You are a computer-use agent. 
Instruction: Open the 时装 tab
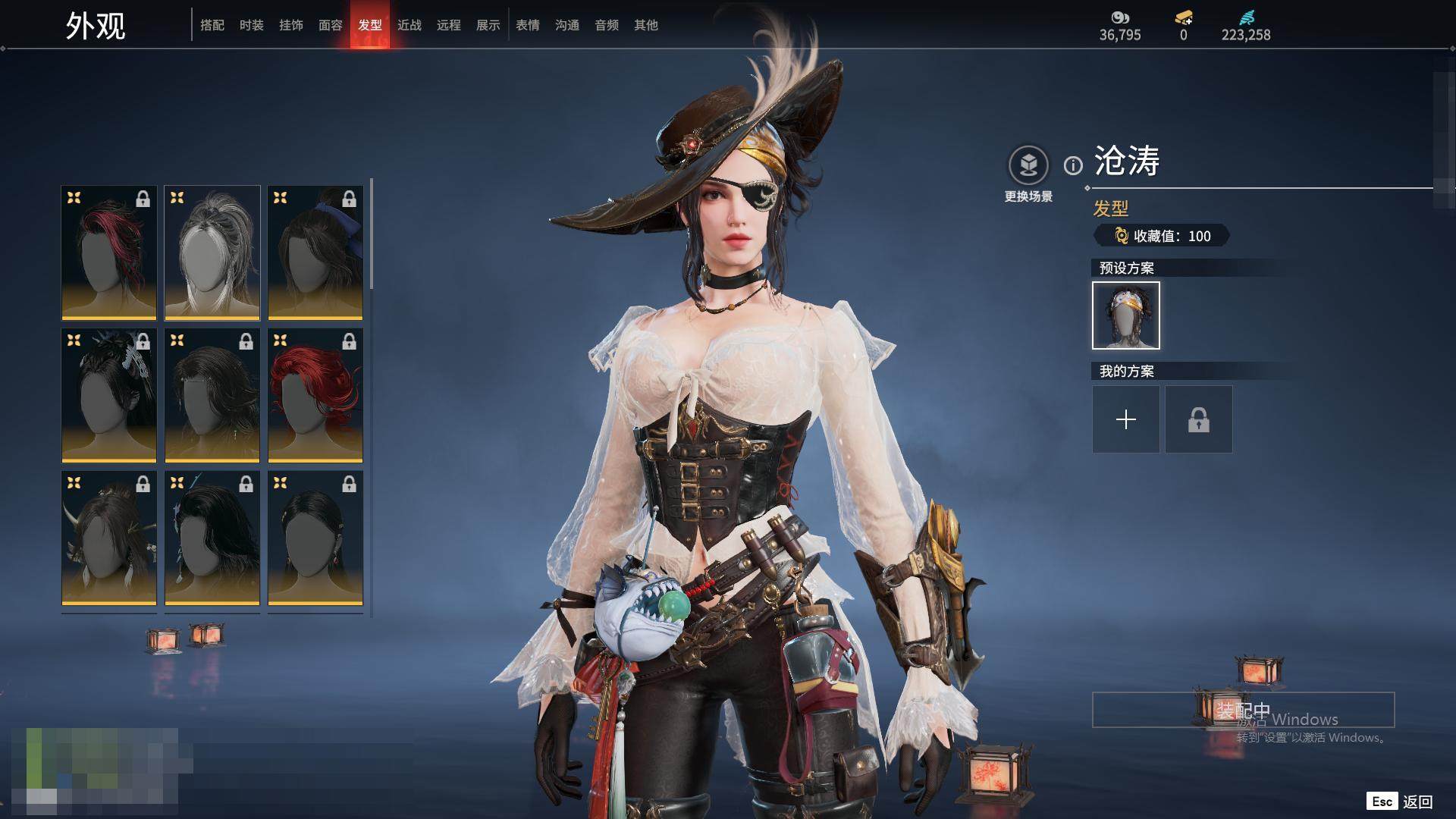coord(252,25)
